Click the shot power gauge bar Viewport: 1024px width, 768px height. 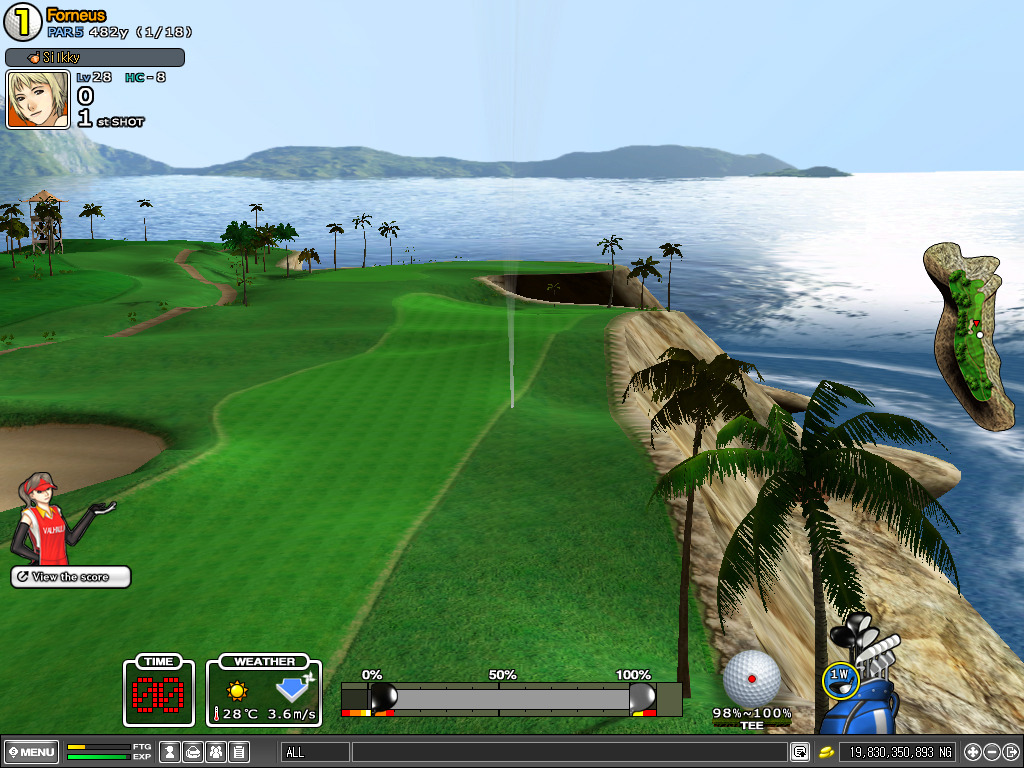(511, 698)
